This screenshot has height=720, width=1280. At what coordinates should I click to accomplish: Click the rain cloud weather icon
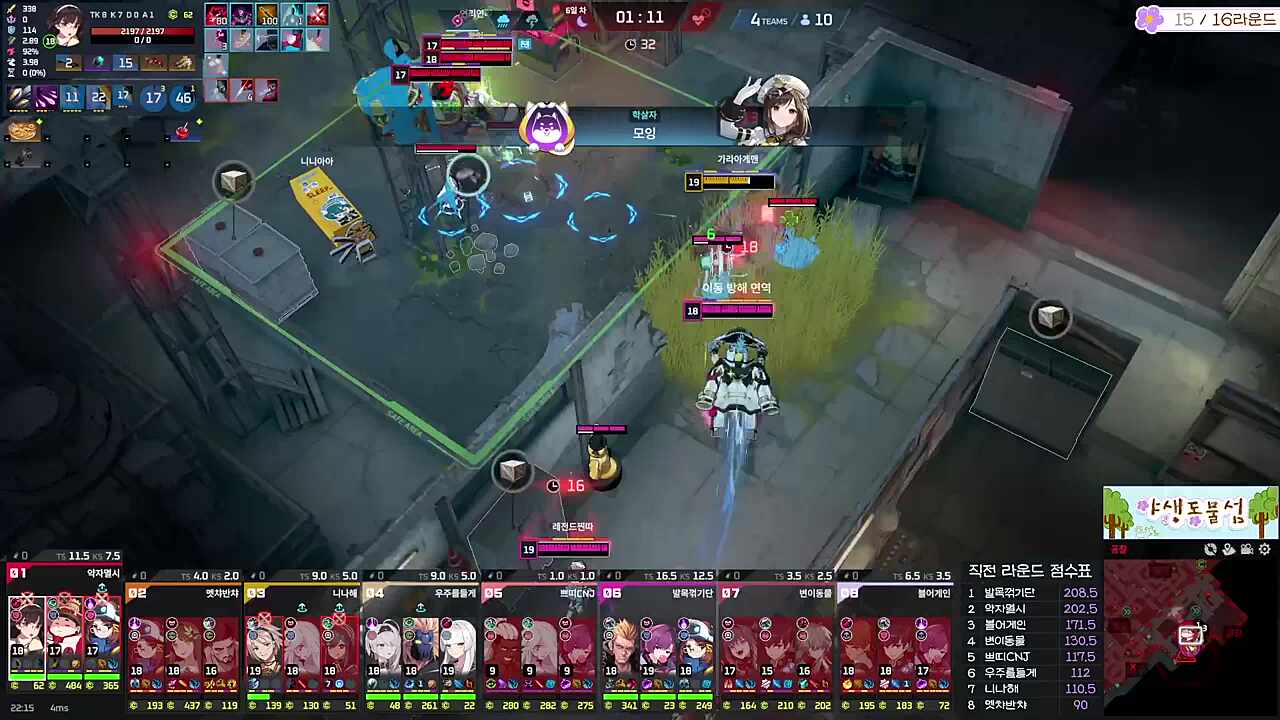coord(503,19)
